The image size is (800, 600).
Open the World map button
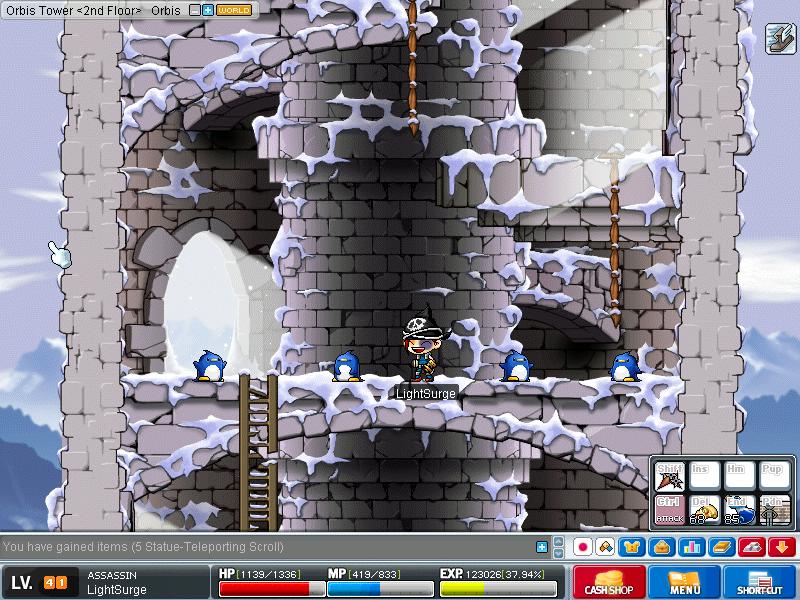(234, 10)
